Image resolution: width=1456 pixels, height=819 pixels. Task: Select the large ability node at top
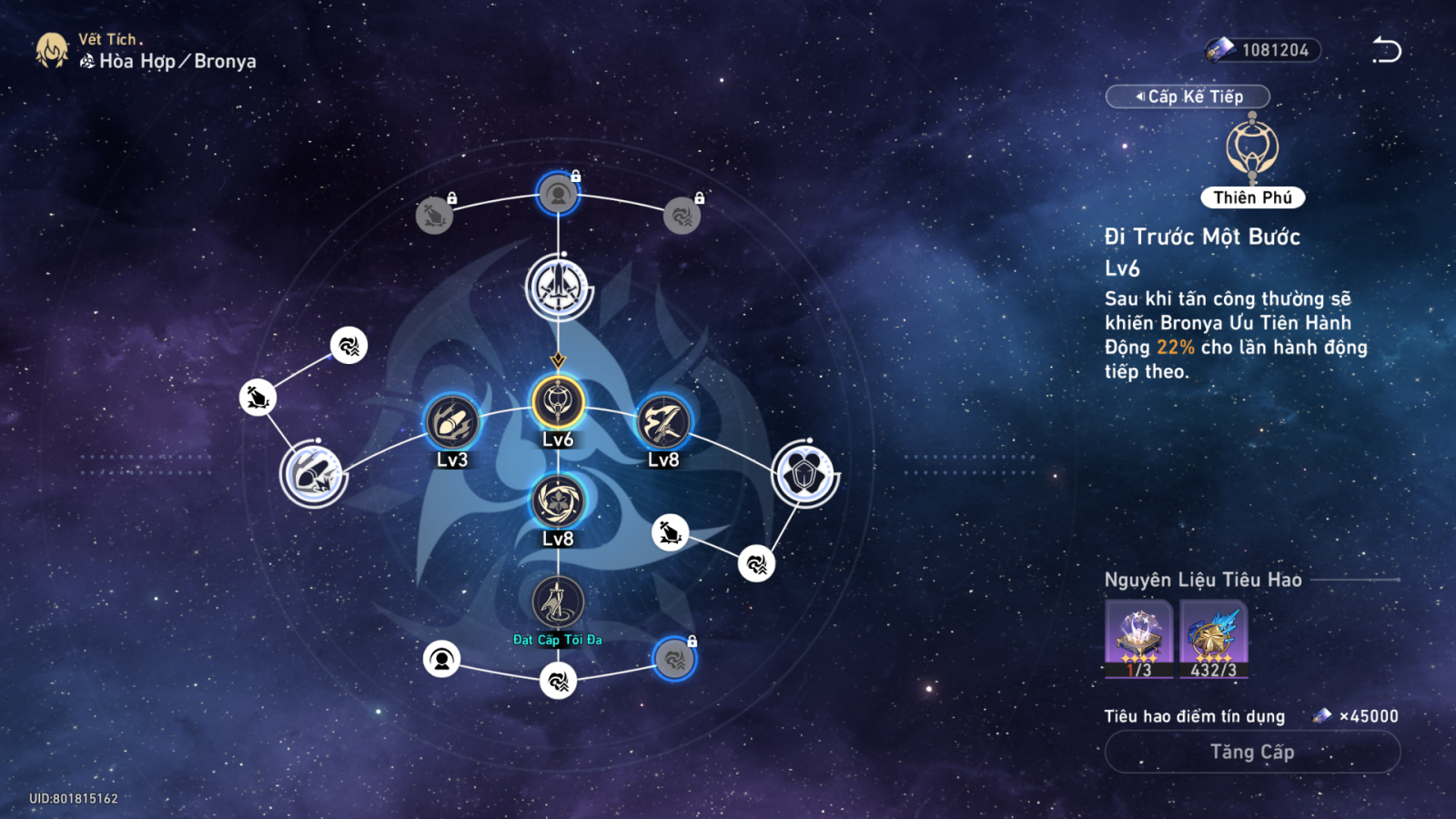(558, 288)
